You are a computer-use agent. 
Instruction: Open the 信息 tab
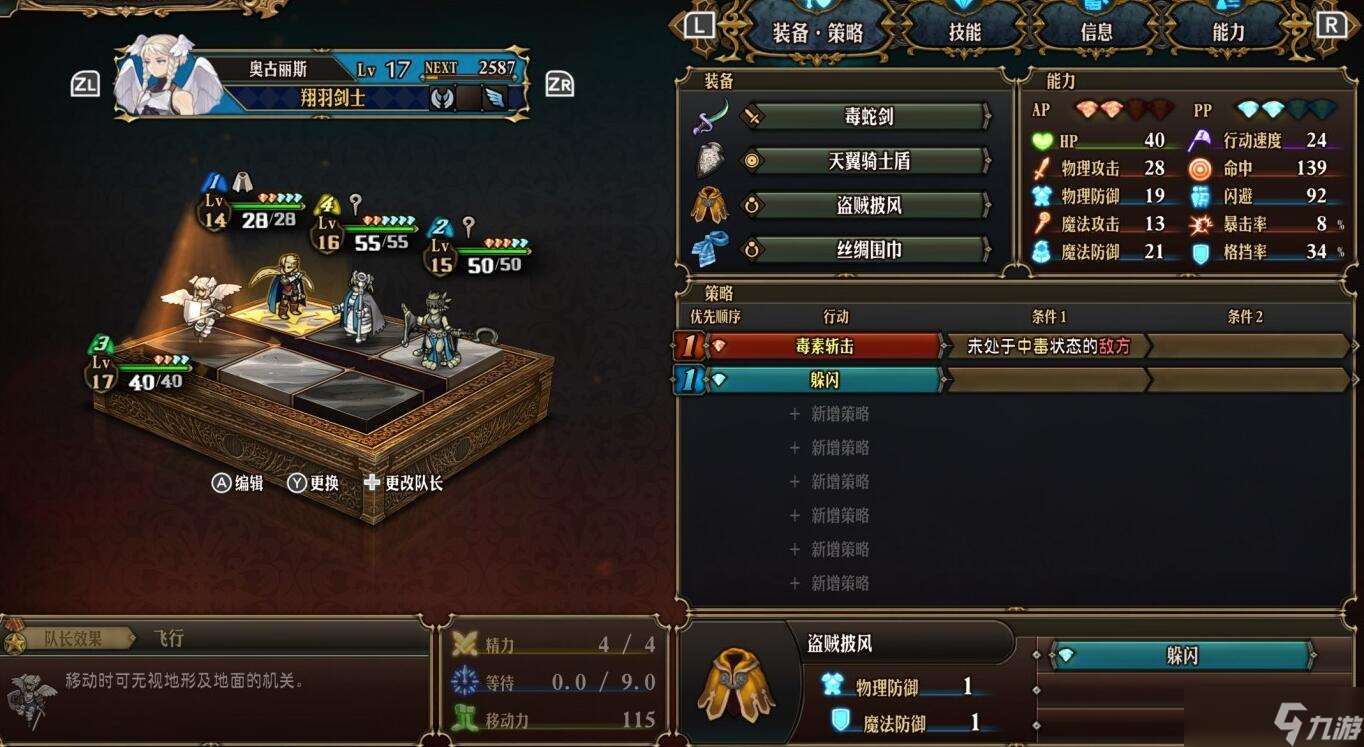point(1095,31)
